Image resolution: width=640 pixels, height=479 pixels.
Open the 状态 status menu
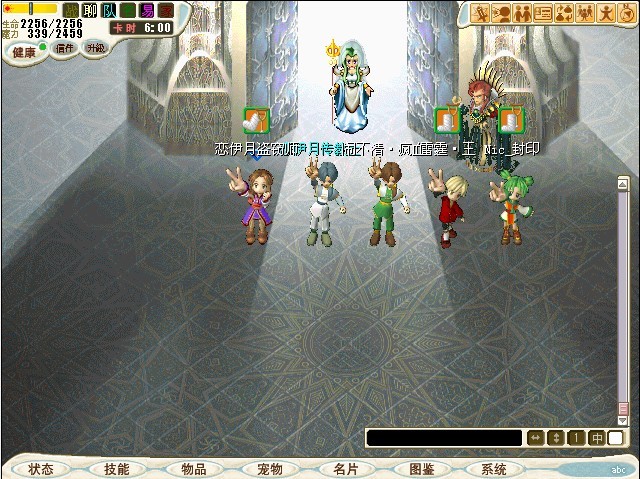(41, 469)
